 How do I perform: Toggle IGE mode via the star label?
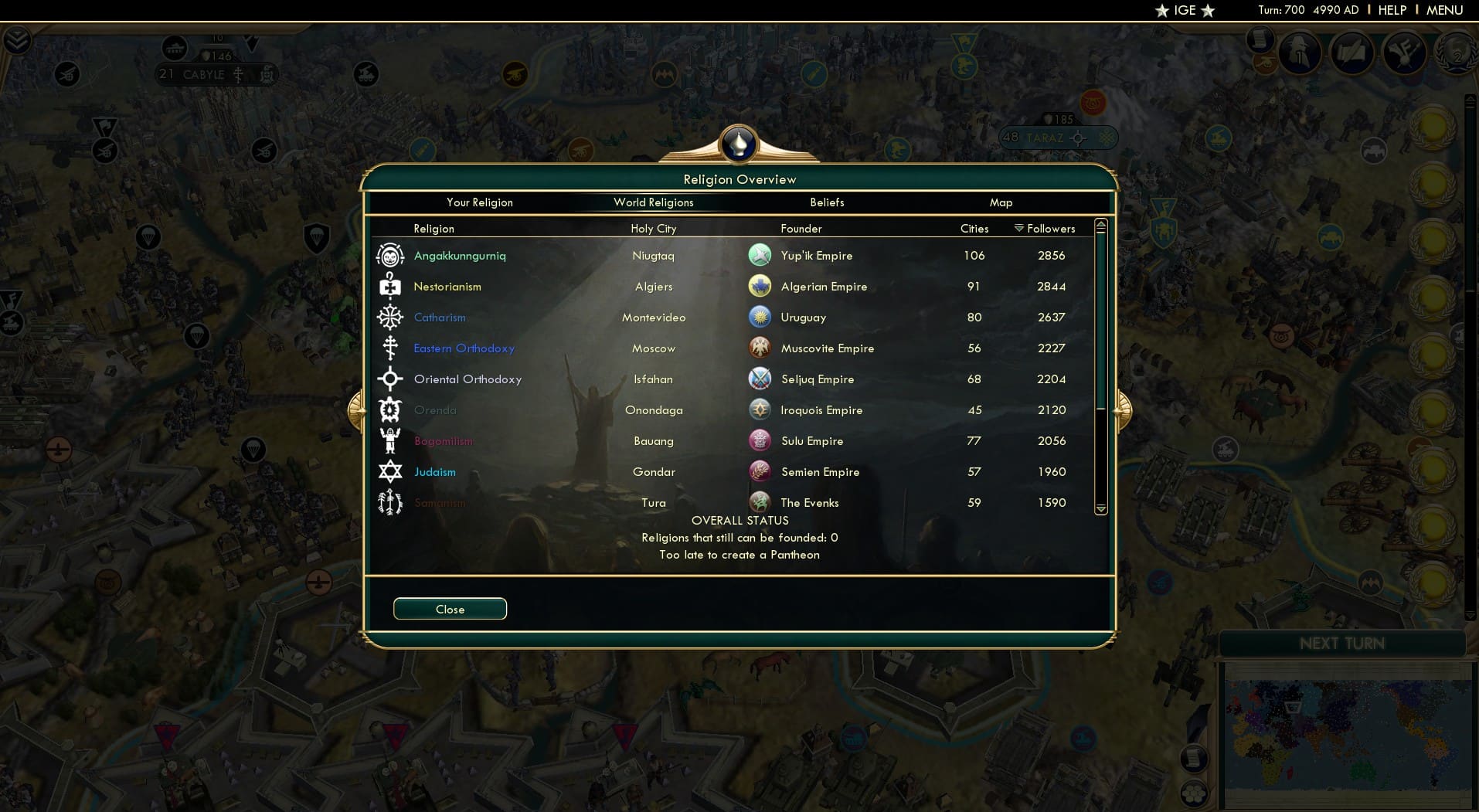[1184, 11]
